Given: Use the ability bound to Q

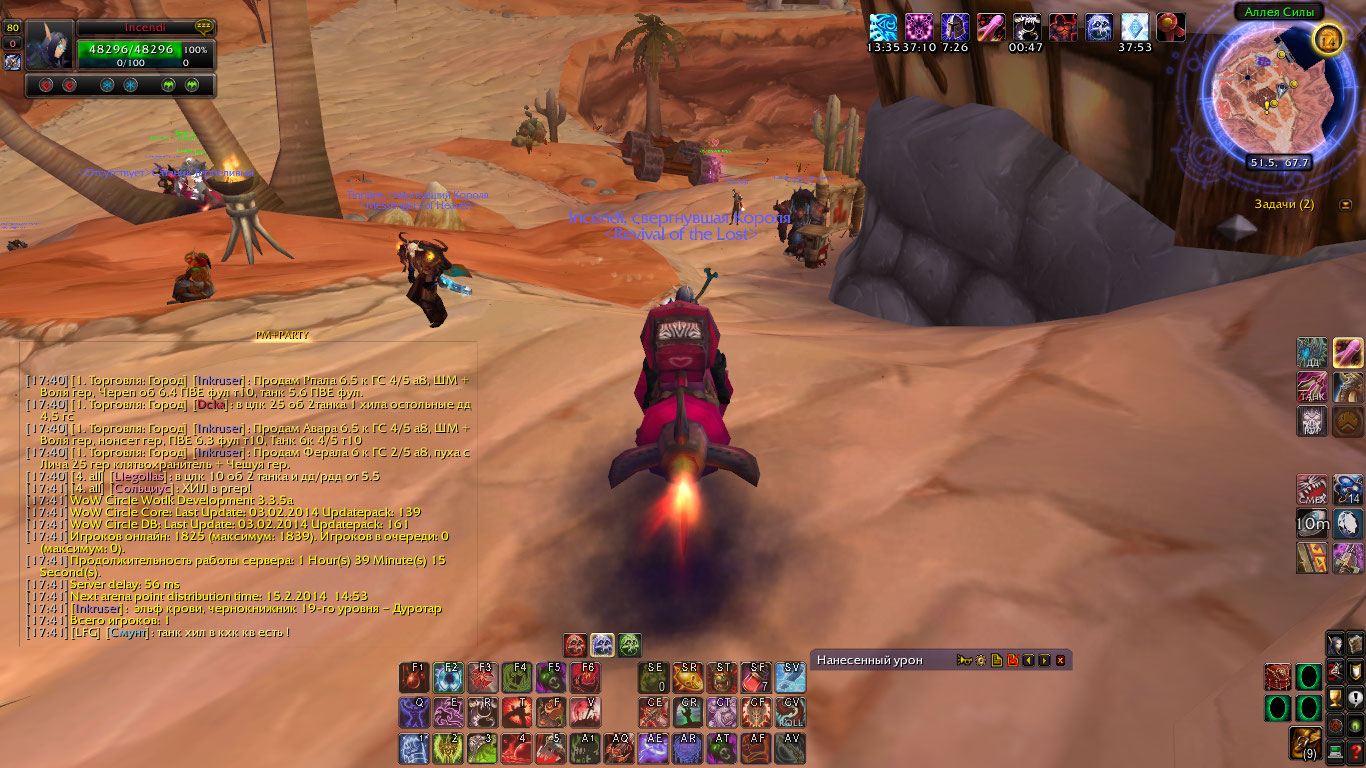Looking at the screenshot, I should 414,713.
